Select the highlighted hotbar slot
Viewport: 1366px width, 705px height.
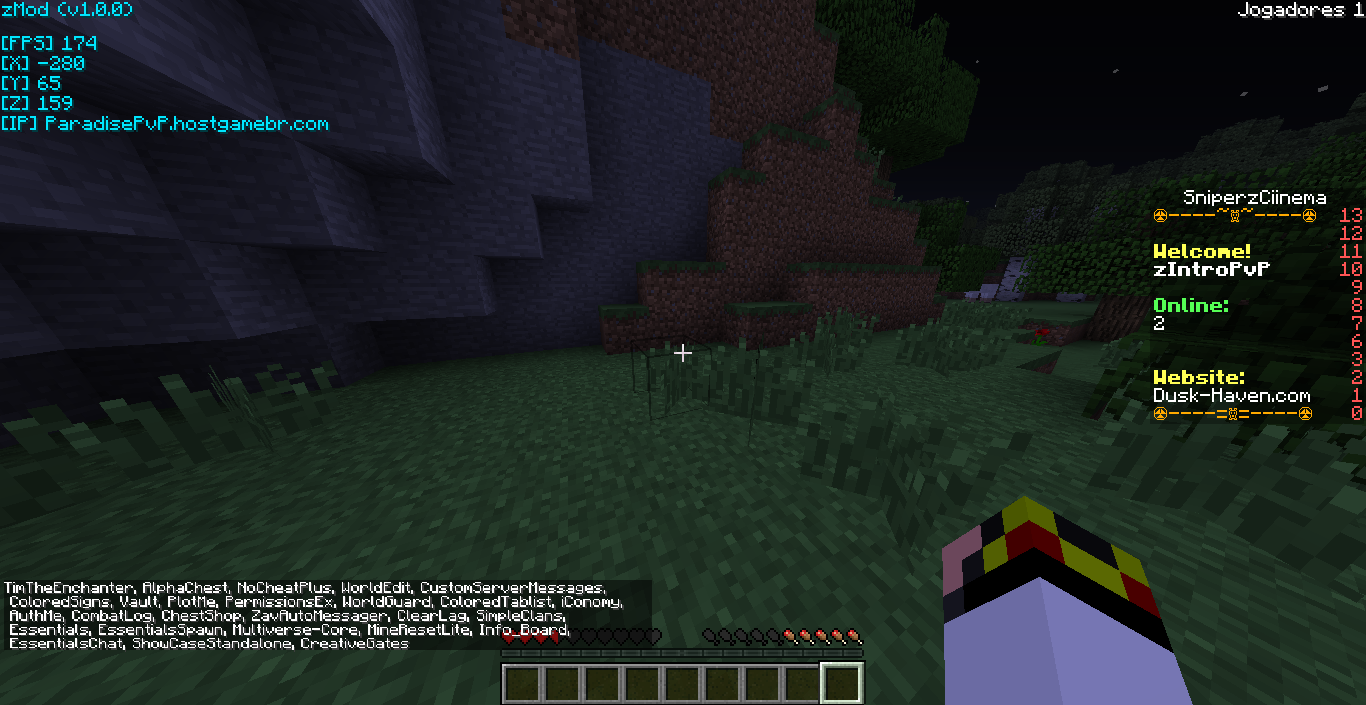click(841, 683)
